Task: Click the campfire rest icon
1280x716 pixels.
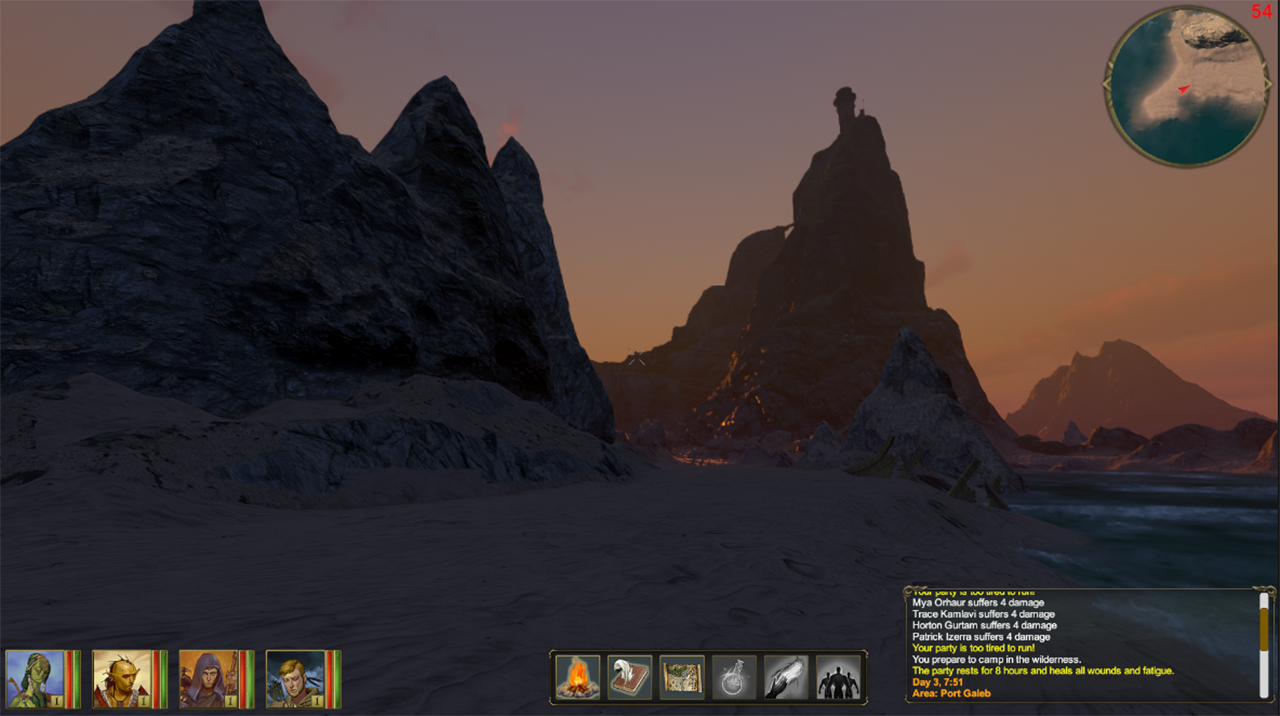Action: pos(578,678)
